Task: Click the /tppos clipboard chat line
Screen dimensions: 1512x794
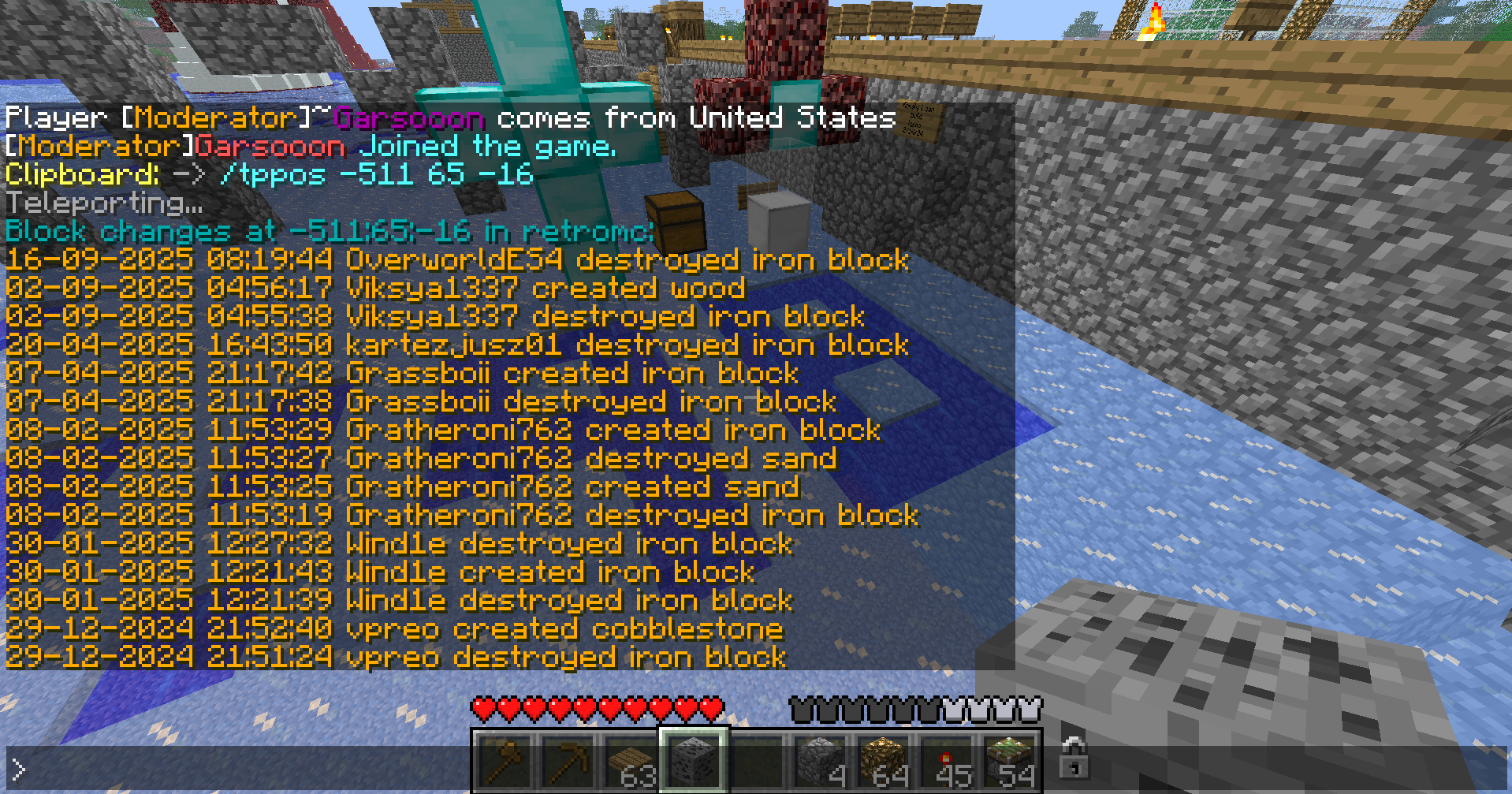Action: tap(269, 174)
